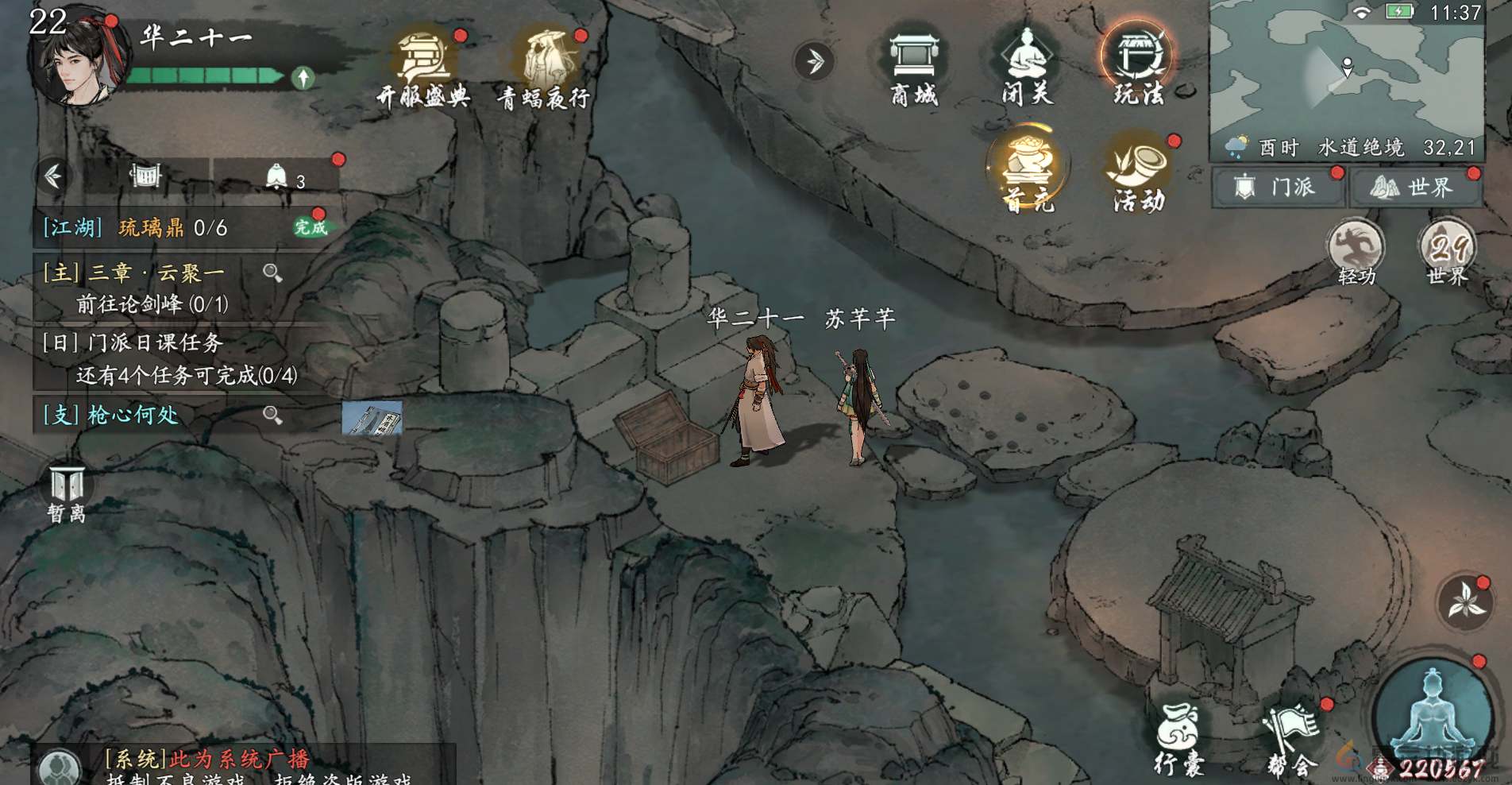Open the minimap of 水道绝境

coord(1346,72)
